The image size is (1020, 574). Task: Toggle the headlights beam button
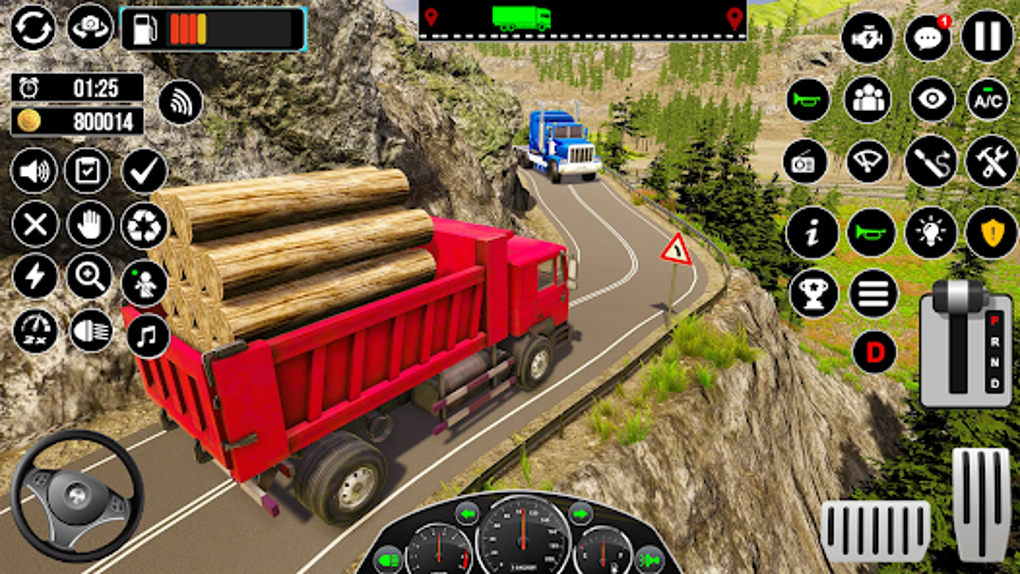[91, 330]
